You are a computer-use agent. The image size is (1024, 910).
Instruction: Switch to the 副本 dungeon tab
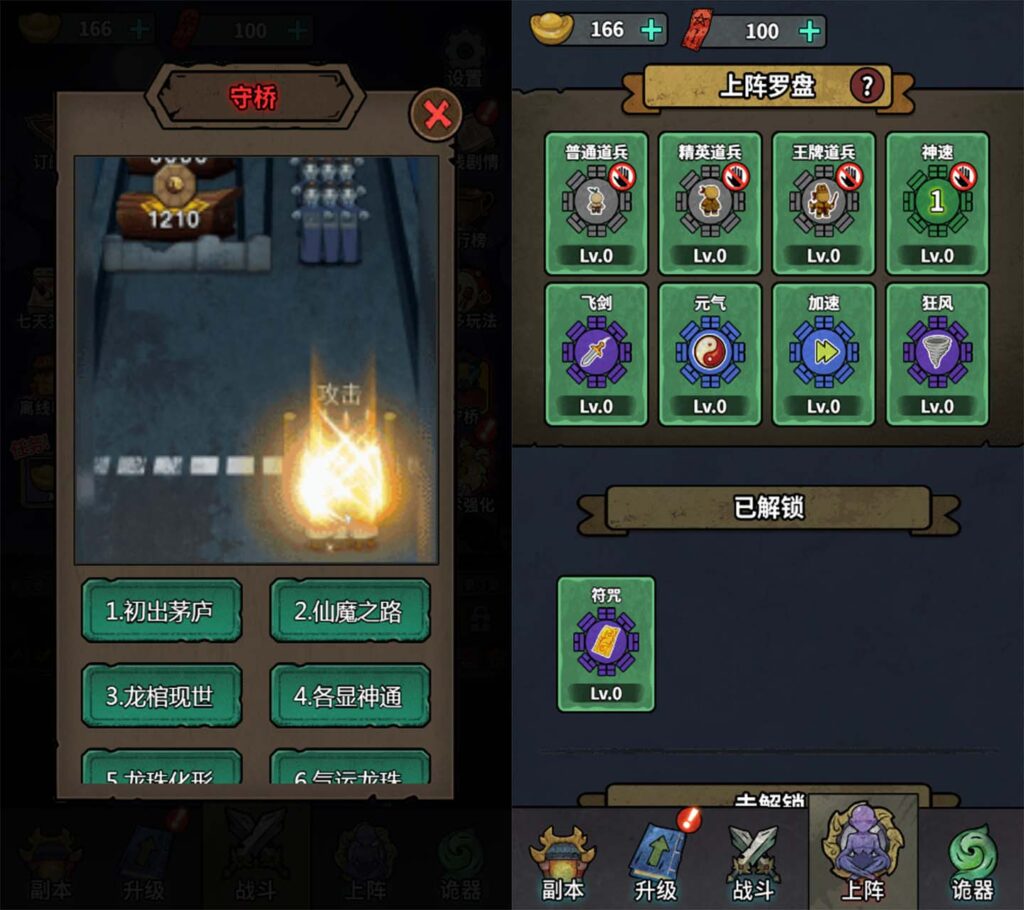pyautogui.click(x=562, y=861)
